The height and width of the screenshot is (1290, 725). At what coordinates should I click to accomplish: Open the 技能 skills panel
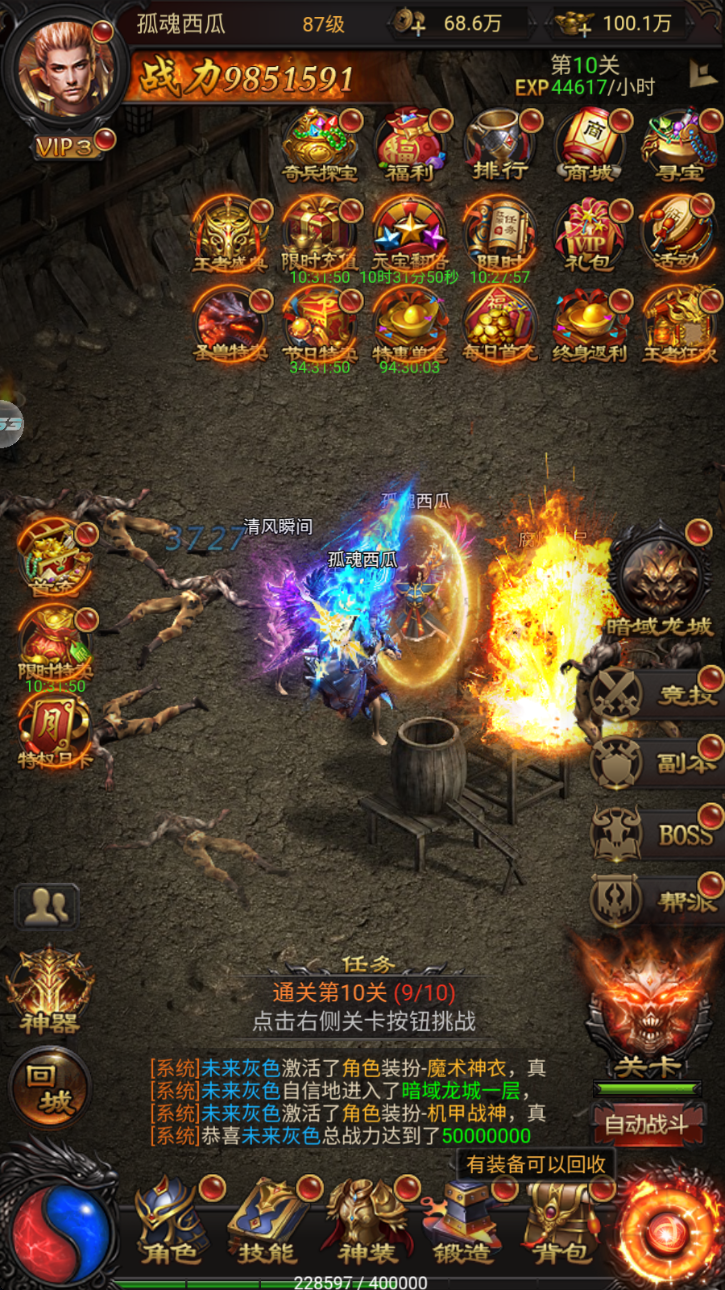(268, 1220)
